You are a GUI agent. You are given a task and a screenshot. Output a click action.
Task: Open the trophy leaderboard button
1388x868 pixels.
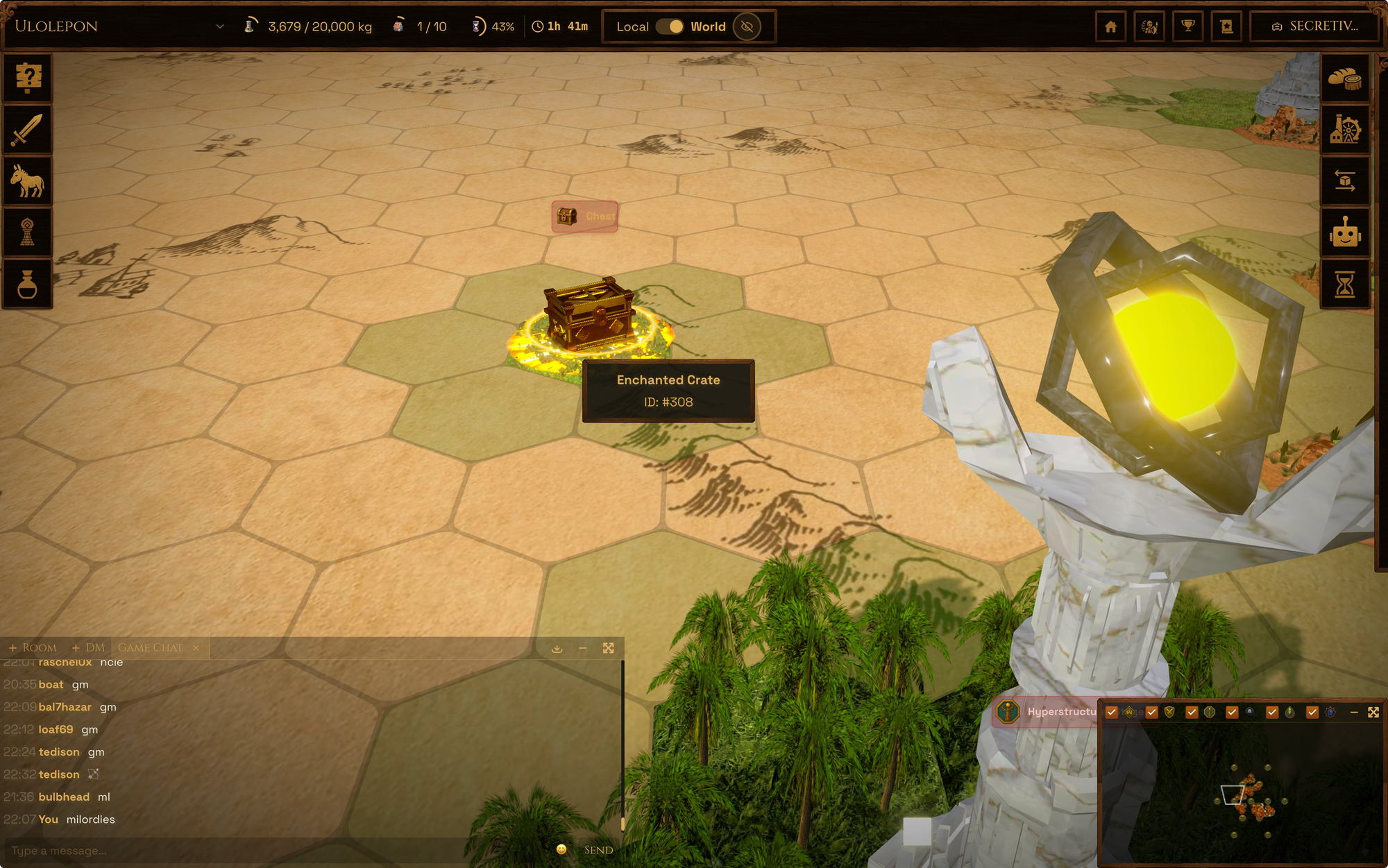coord(1188,26)
